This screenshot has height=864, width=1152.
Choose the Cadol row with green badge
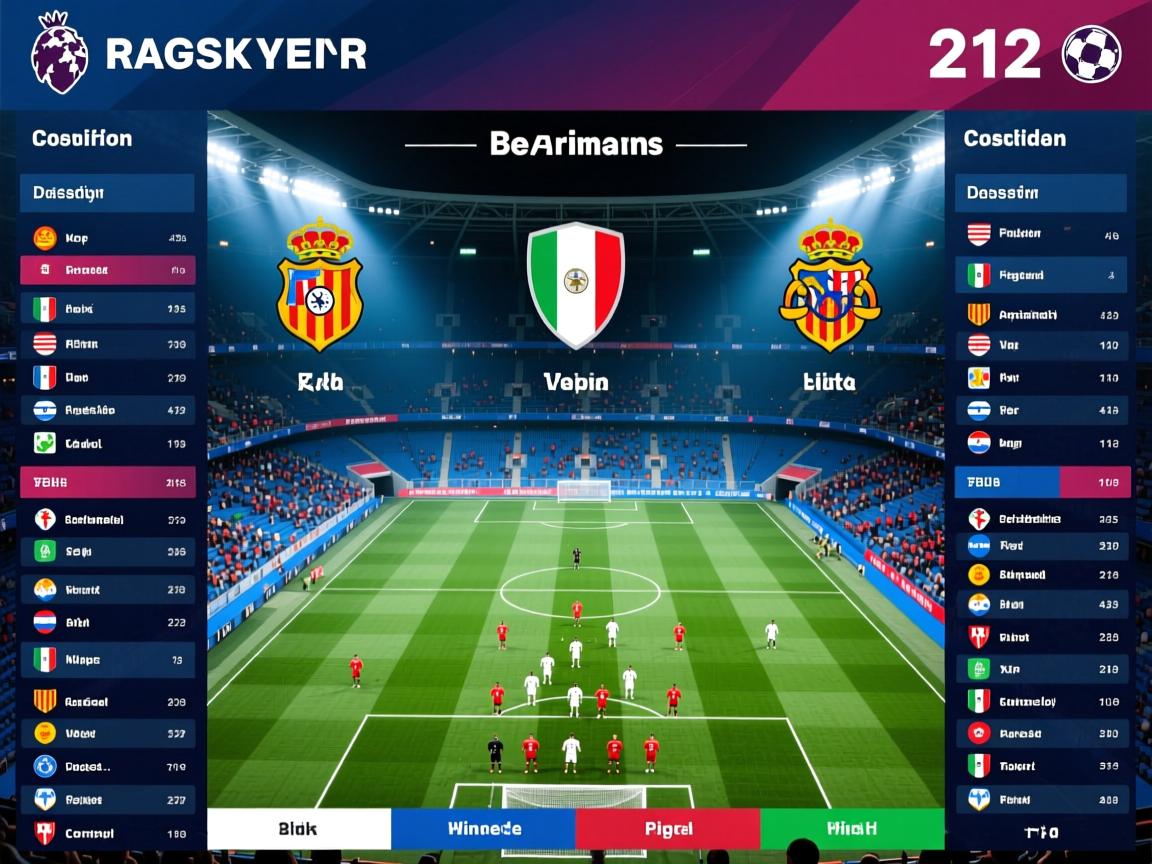(x=107, y=443)
